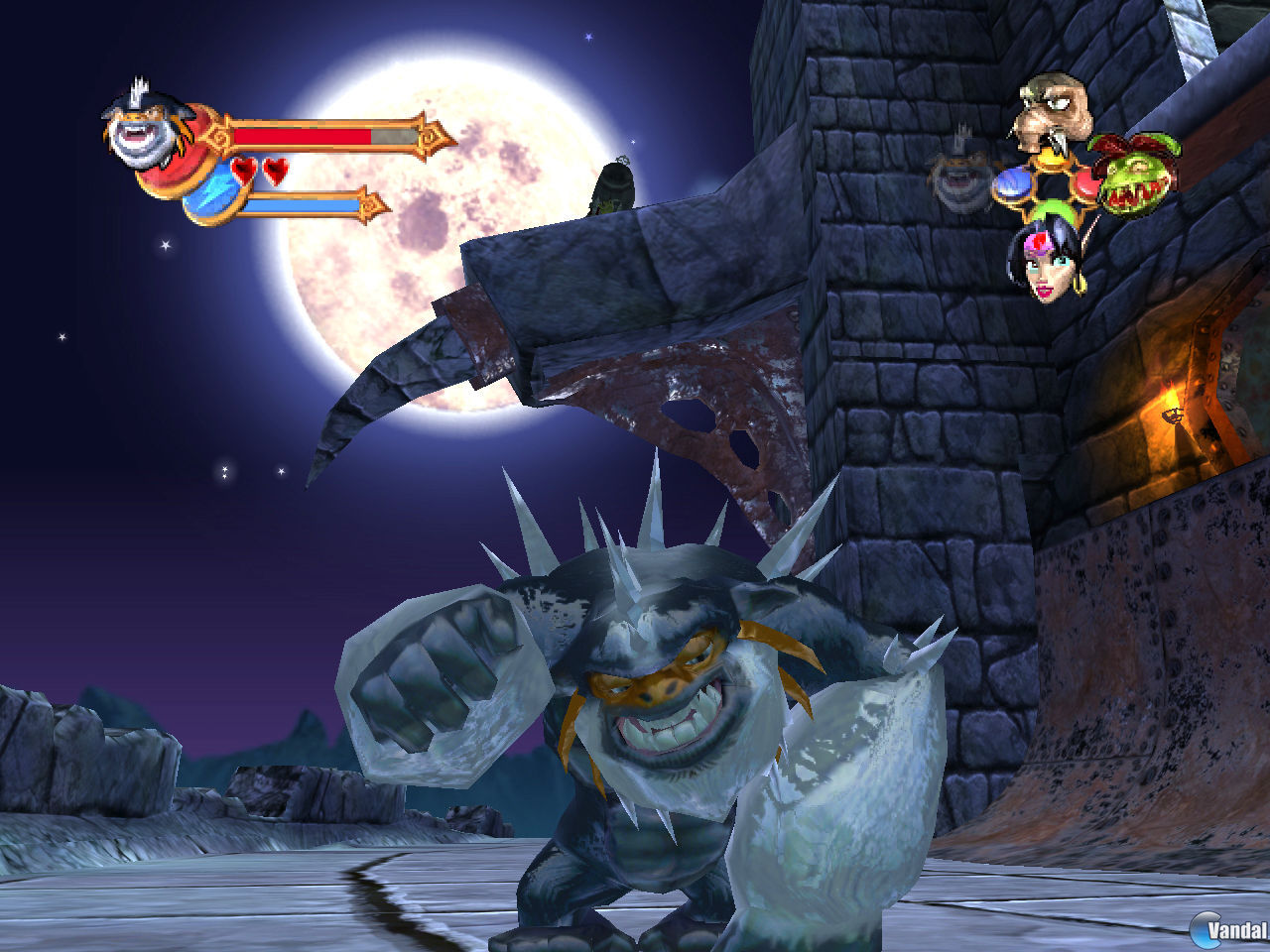Toggle the first heart indicator
The height and width of the screenshot is (952, 1270).
click(244, 171)
